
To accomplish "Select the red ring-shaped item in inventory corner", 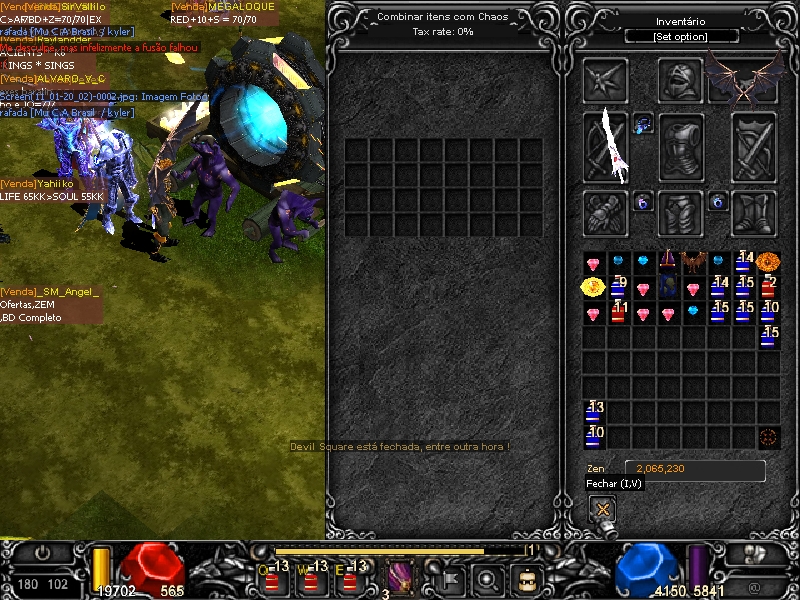I will [x=768, y=437].
